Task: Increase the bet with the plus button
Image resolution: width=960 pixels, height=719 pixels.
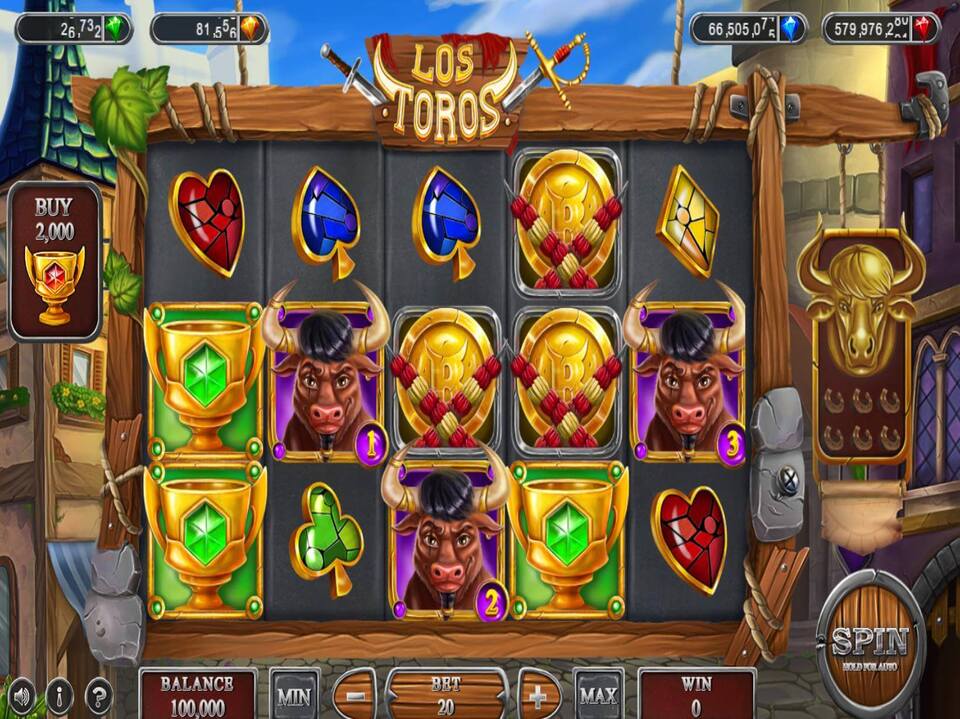Action: tap(539, 695)
